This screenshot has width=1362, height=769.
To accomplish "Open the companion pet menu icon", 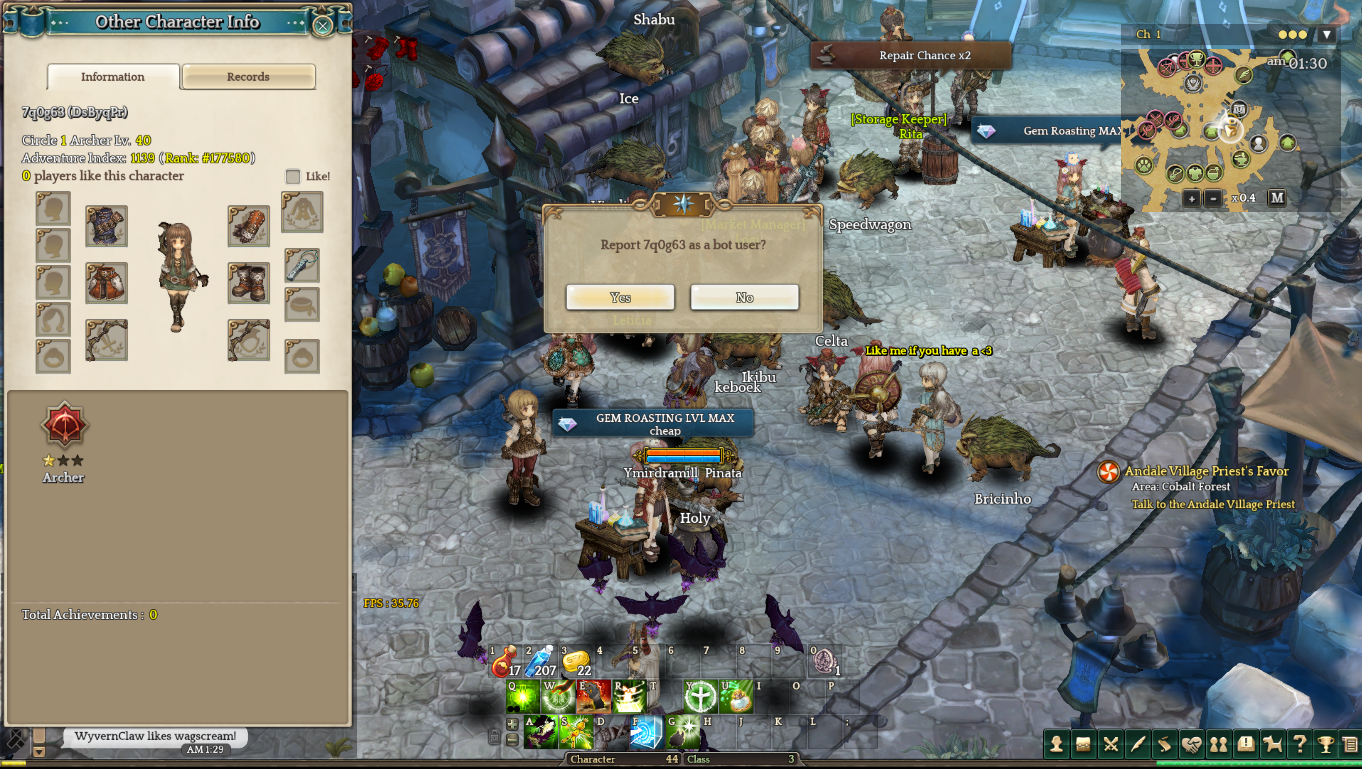I will coord(1272,744).
